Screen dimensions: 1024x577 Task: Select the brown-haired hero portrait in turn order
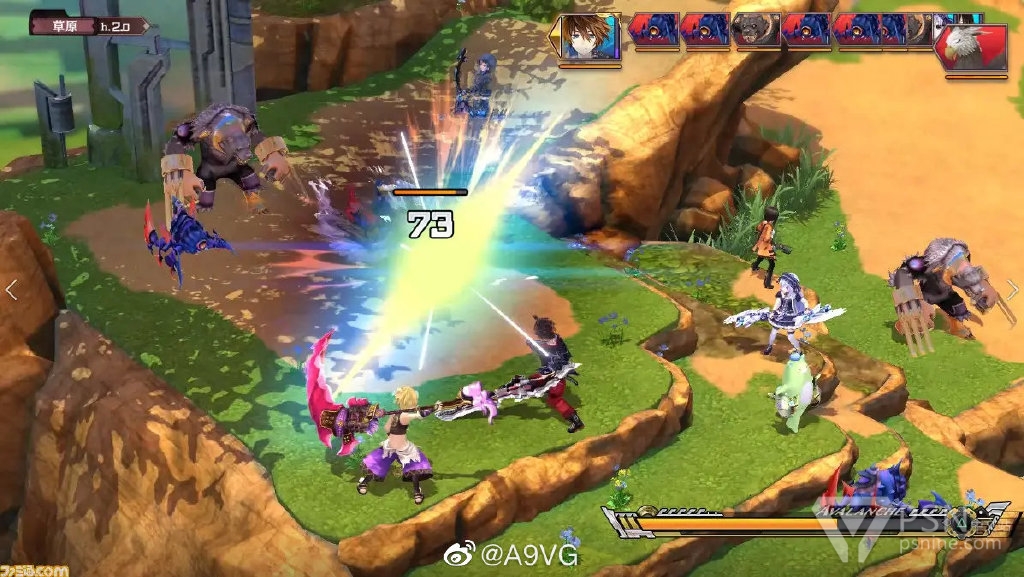pyautogui.click(x=588, y=37)
